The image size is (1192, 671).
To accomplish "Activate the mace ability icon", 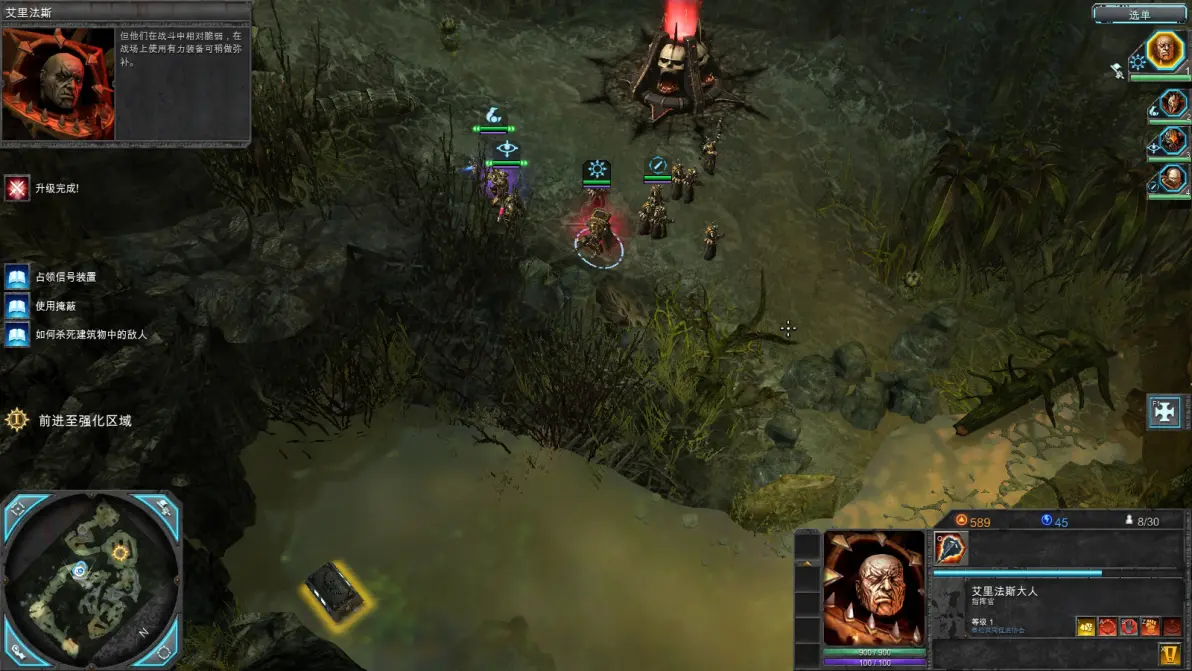I will 951,548.
